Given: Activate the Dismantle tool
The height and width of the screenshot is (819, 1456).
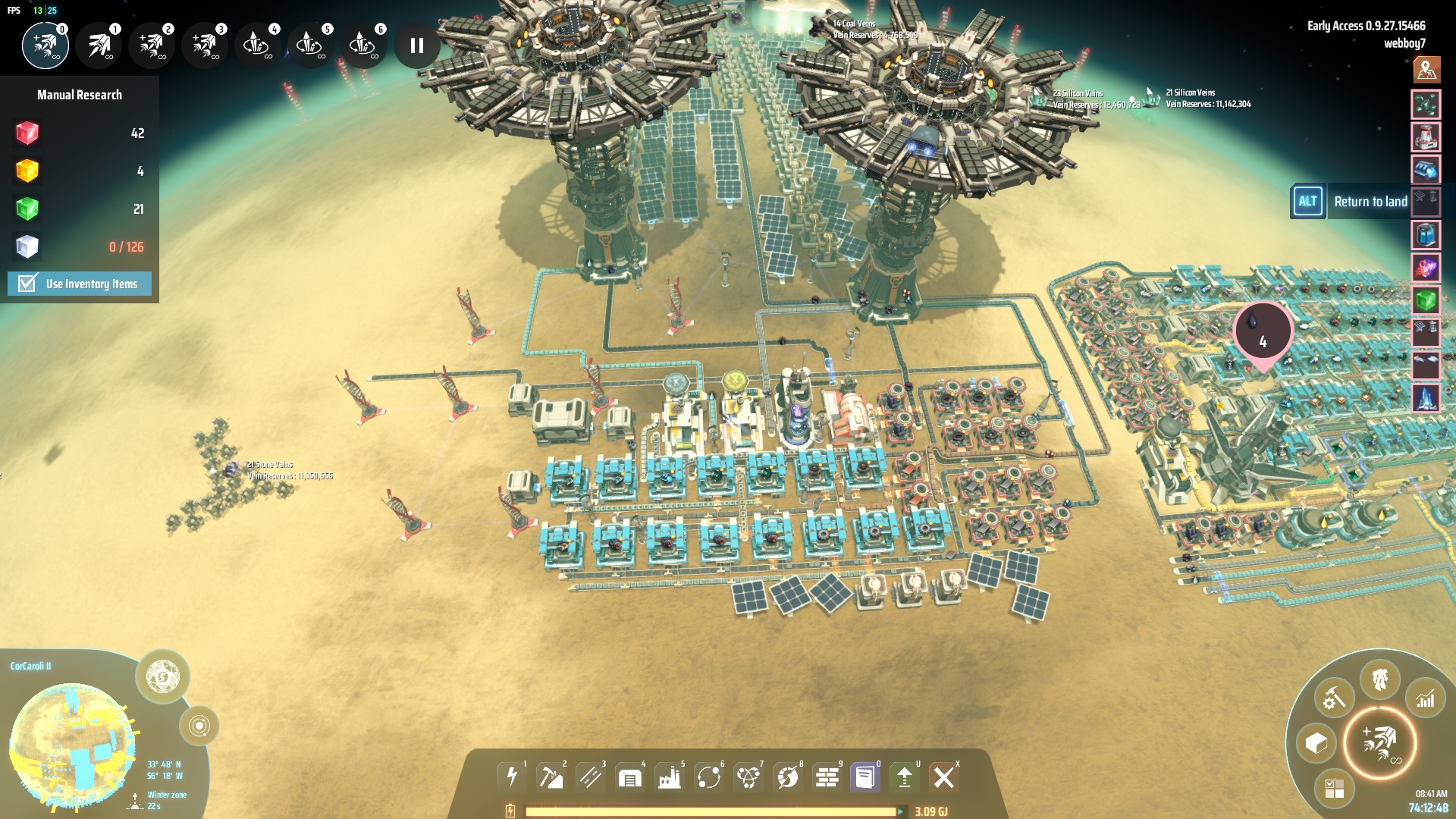Looking at the screenshot, I should [944, 776].
